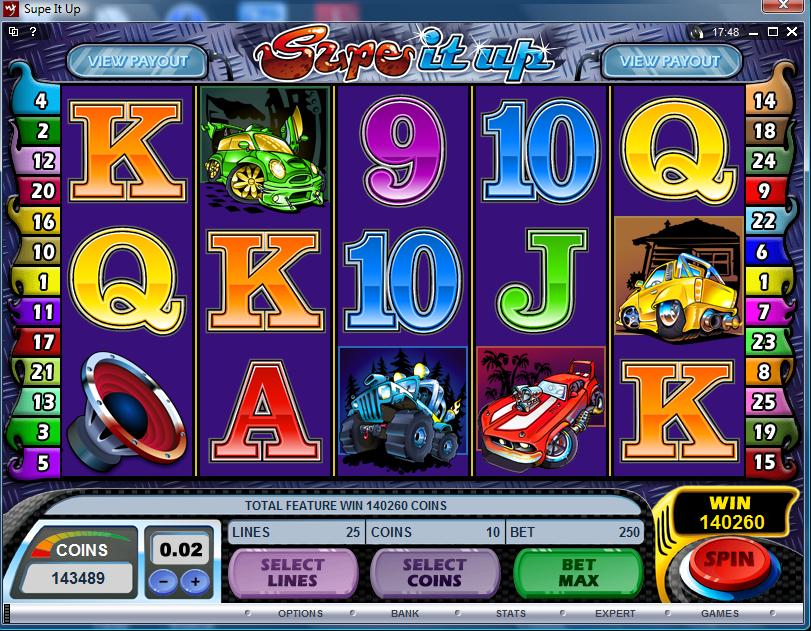The image size is (811, 631).
Task: Decrease coin size with the minus button
Action: [x=166, y=581]
